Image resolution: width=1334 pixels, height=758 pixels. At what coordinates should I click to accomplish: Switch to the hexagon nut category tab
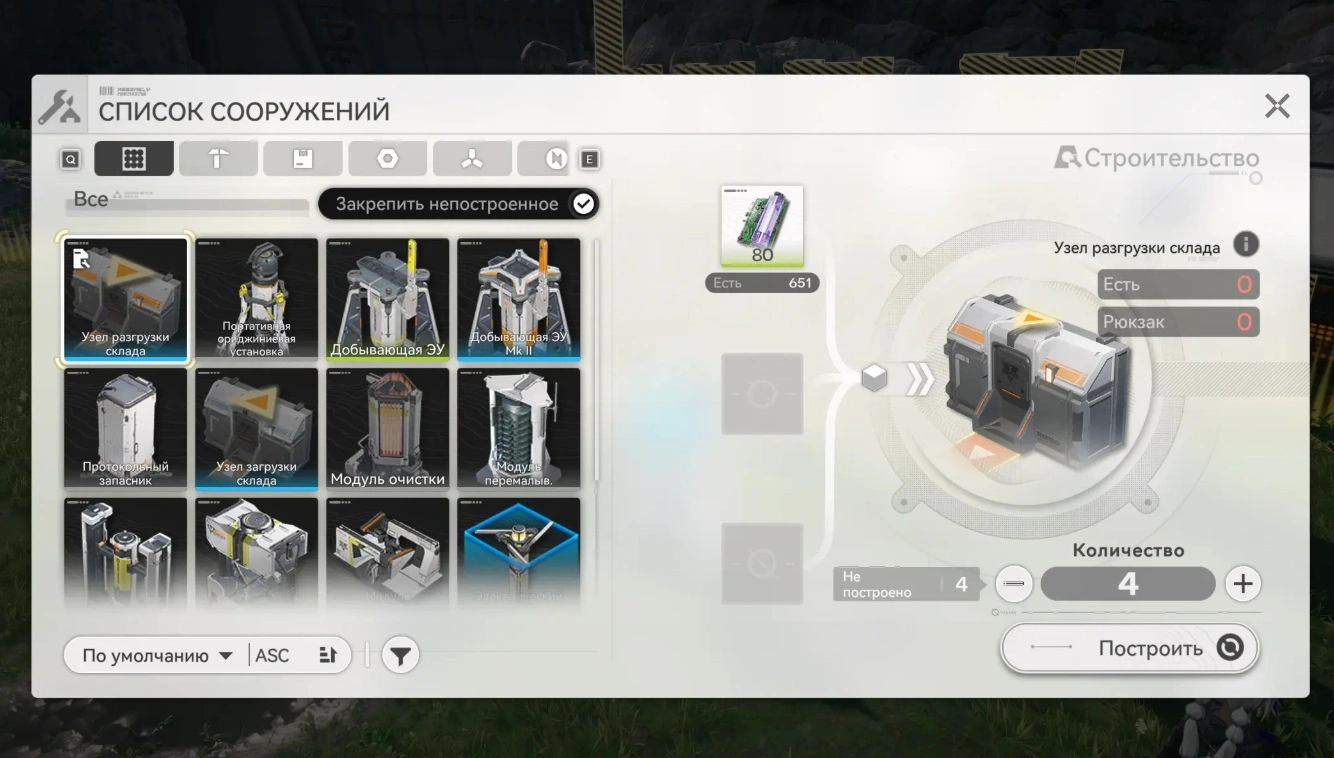[388, 159]
